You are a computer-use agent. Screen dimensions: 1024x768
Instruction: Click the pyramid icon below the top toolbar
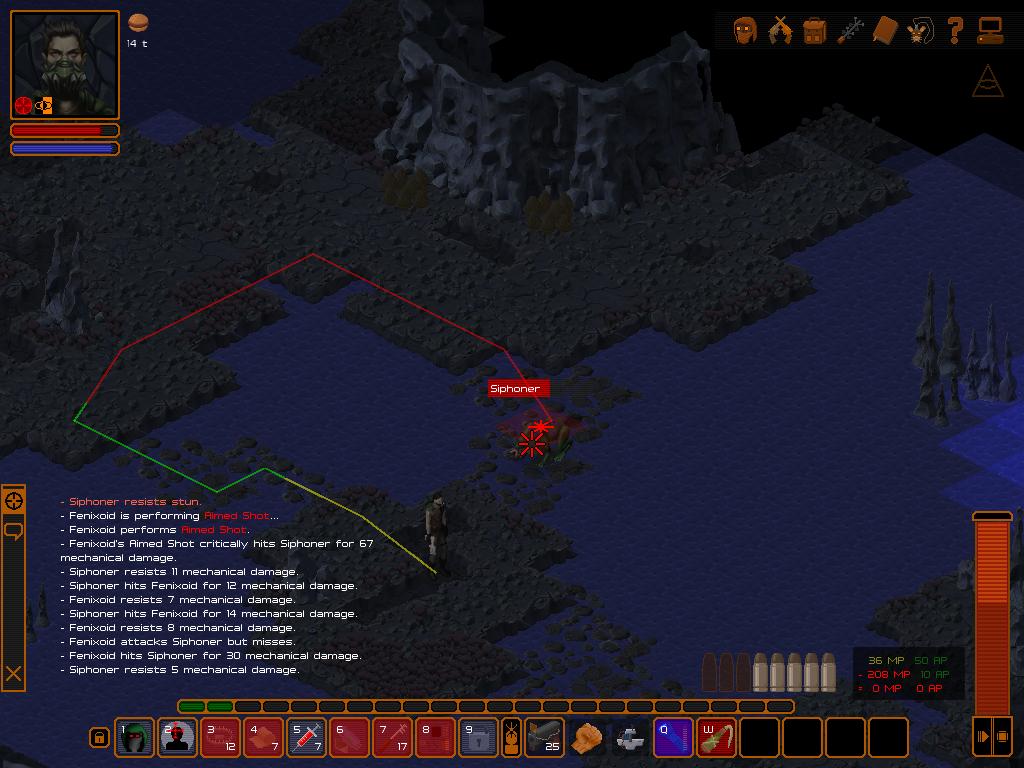pos(988,81)
